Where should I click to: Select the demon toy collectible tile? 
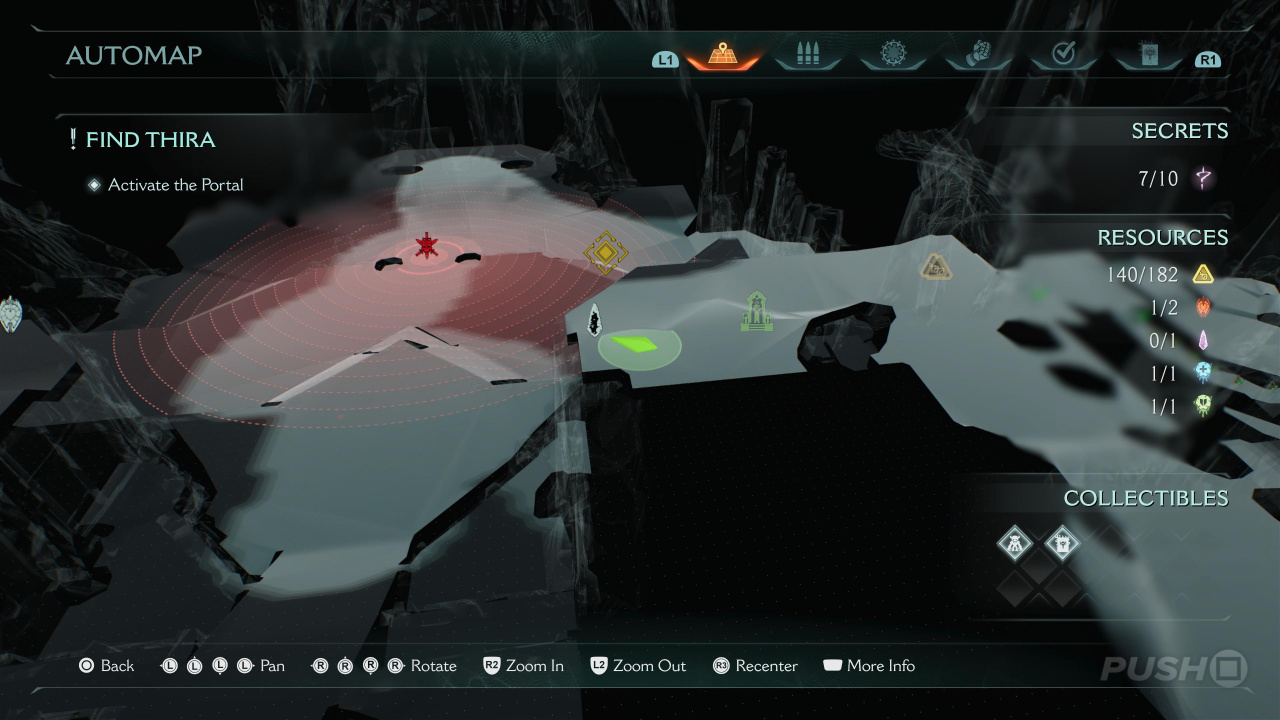1015,544
